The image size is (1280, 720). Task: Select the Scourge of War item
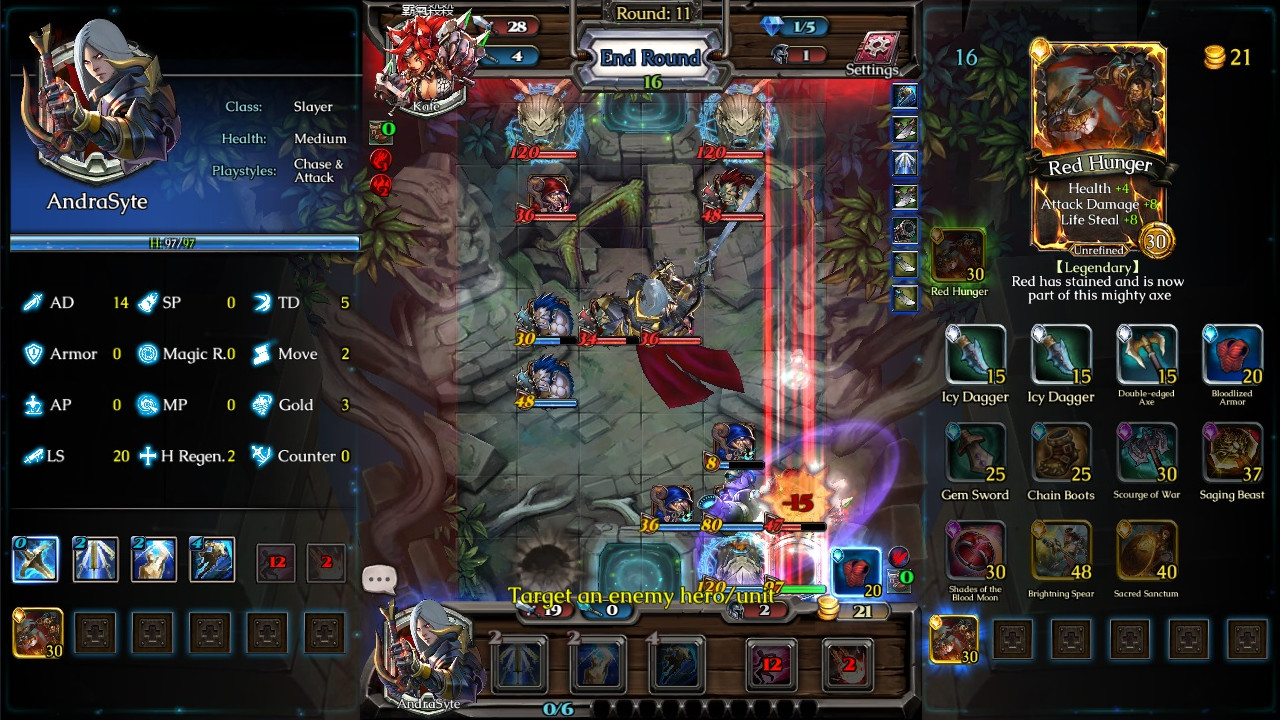1147,452
